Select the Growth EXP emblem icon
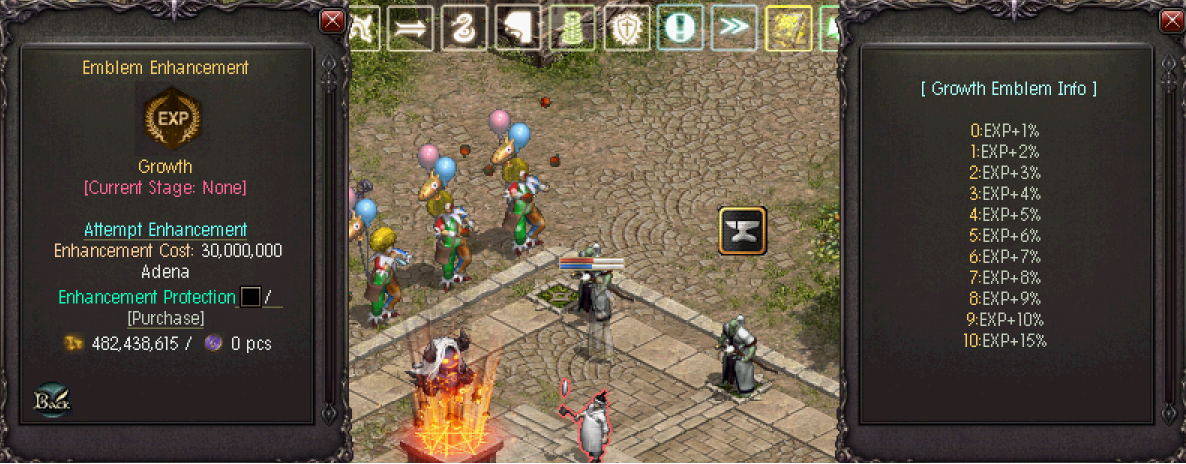 point(166,117)
